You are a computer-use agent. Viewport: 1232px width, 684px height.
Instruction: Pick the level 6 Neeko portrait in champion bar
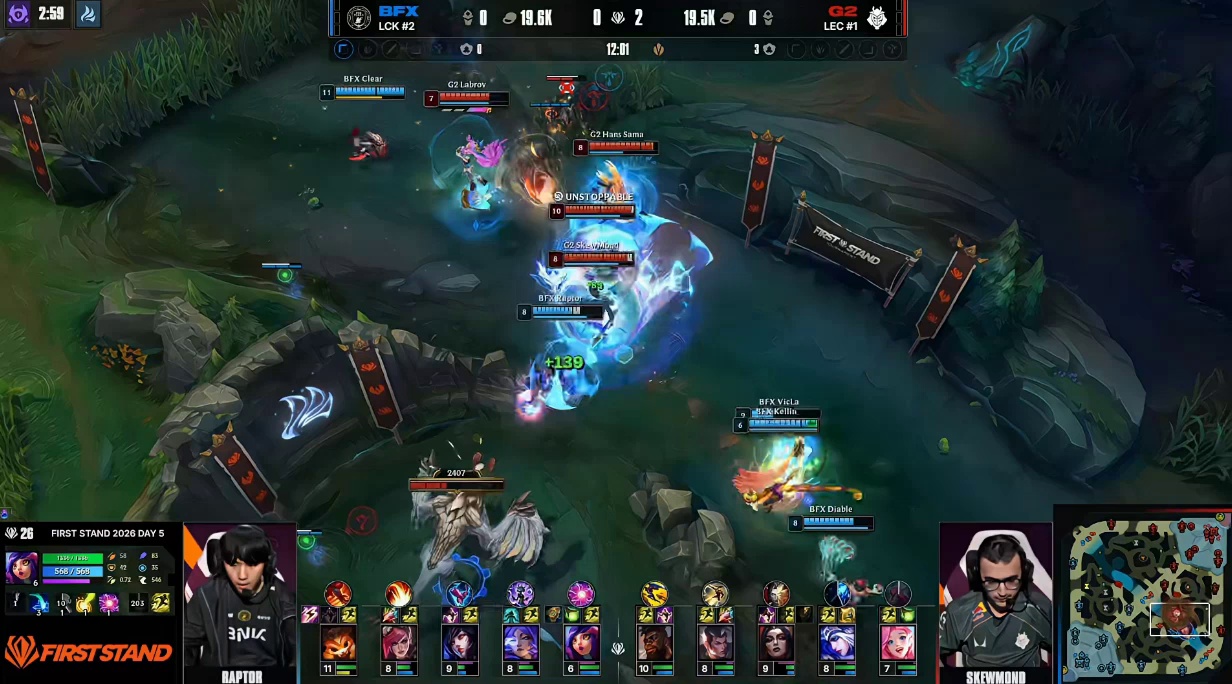pos(580,642)
